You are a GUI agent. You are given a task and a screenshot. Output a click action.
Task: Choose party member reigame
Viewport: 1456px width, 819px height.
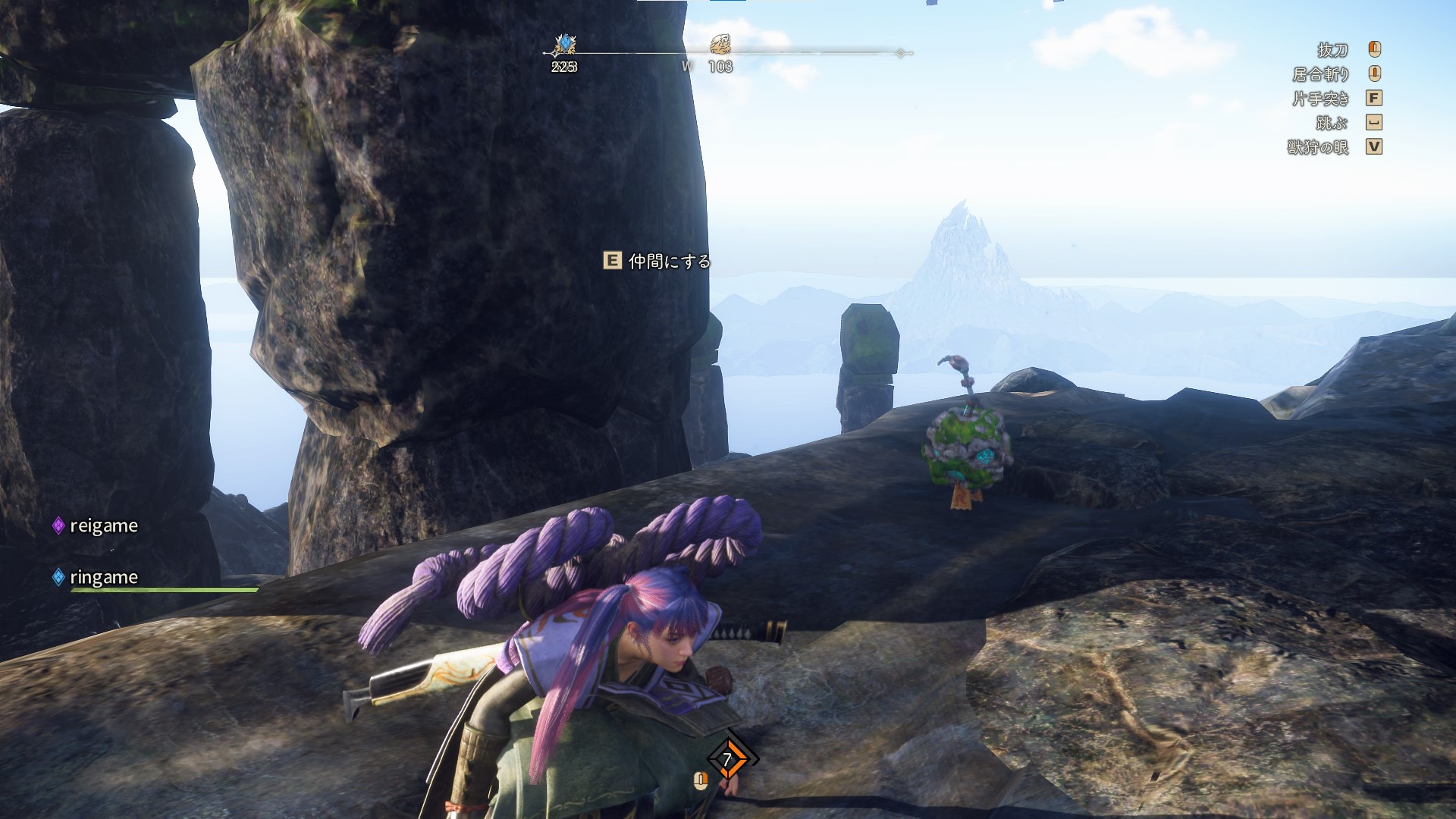coord(103,526)
